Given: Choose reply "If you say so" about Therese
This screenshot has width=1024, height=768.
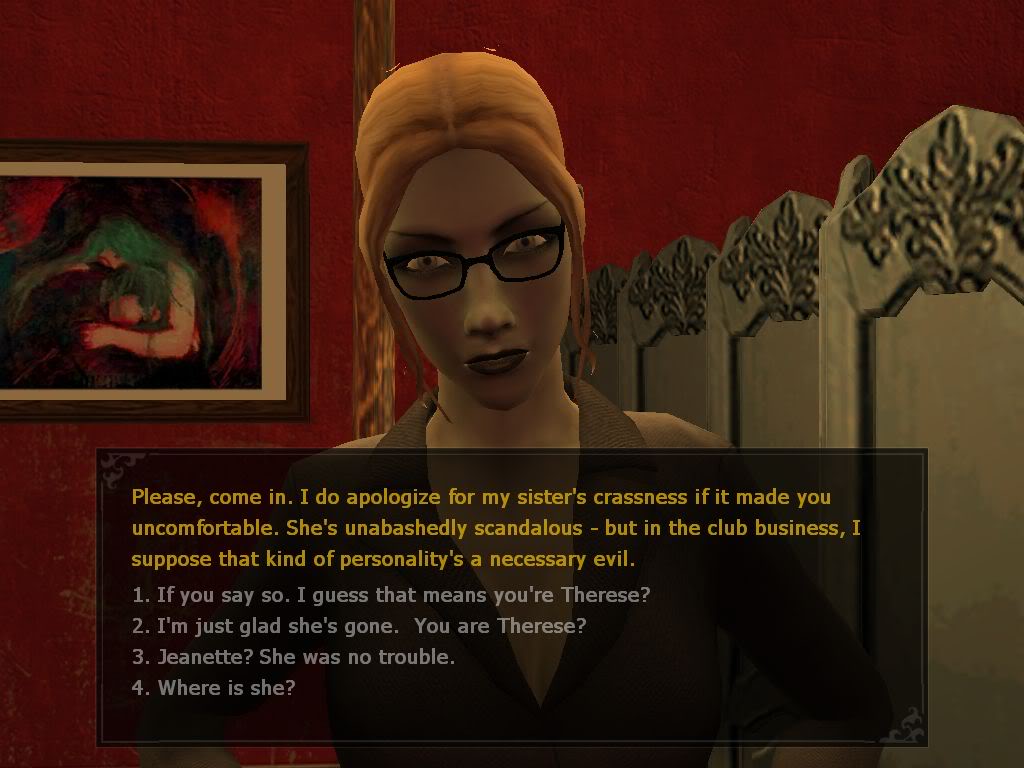Looking at the screenshot, I should 391,595.
